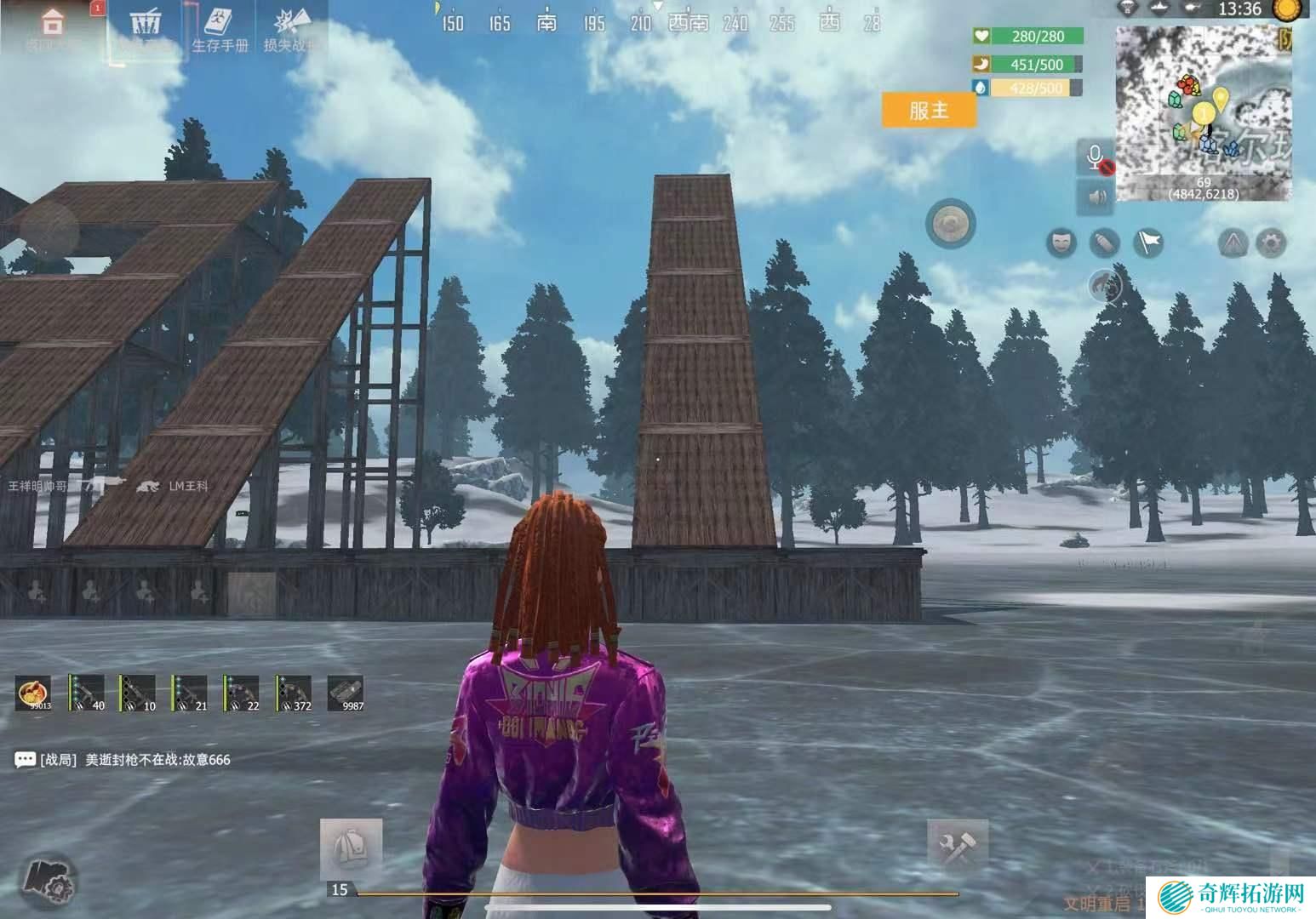Open the 生存手册 survival handbook
Screen dimensions: 1316x919
coord(219,30)
